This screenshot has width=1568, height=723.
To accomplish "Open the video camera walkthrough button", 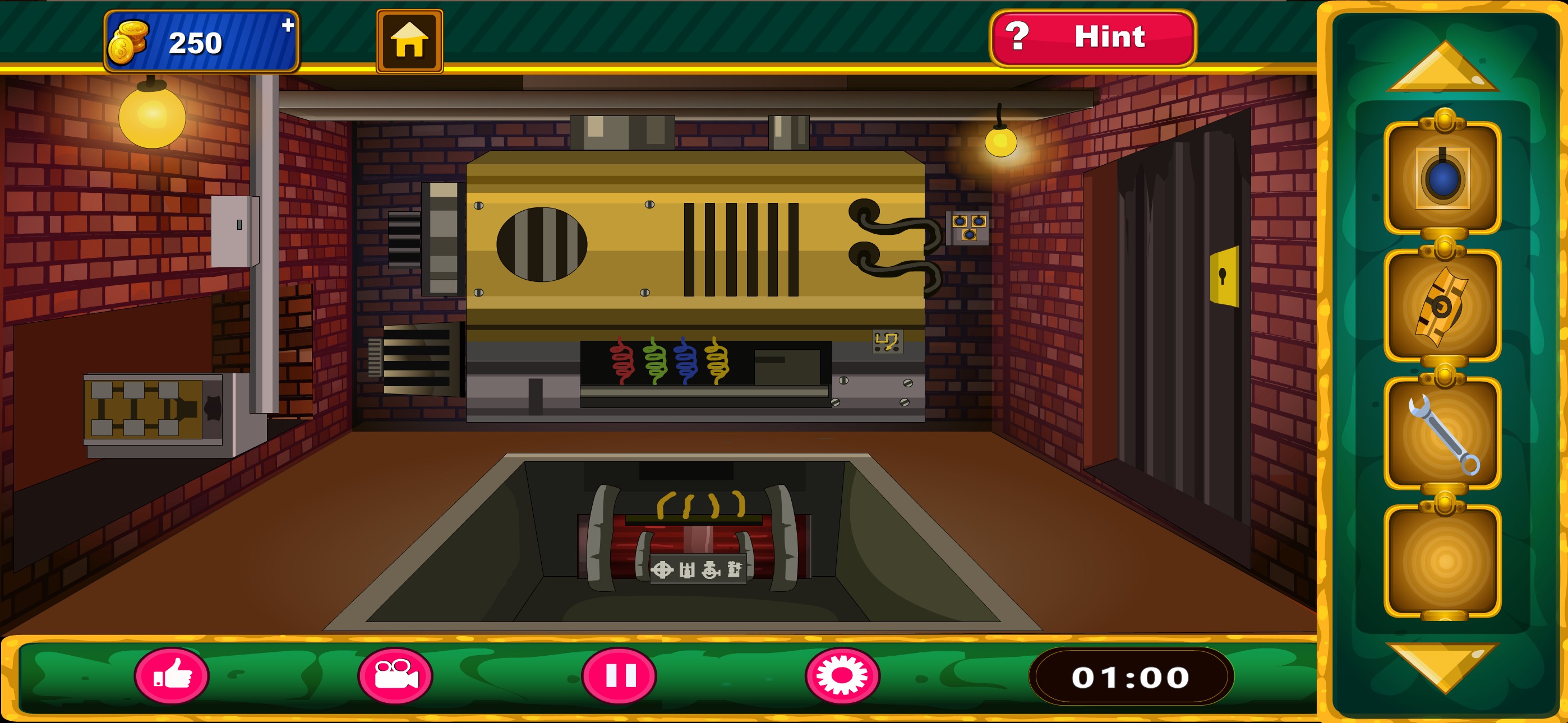I will (396, 675).
